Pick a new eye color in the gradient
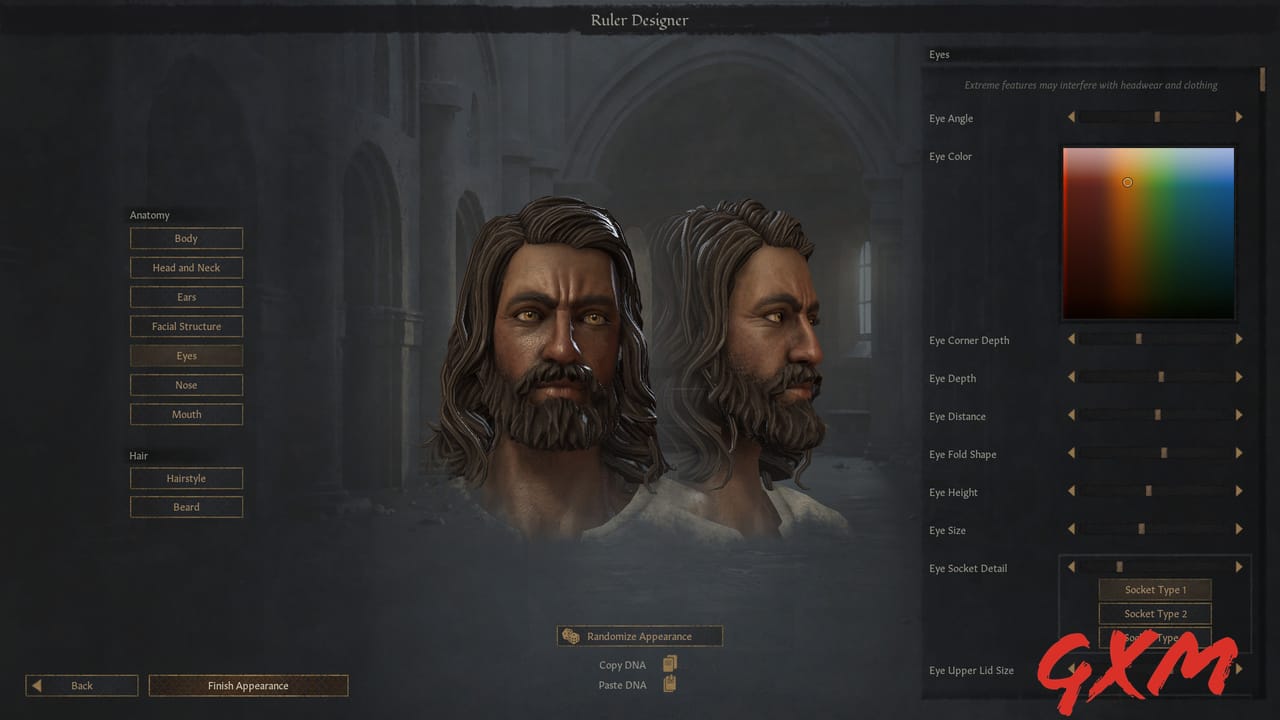Screen dimensions: 1280x720 pyautogui.click(x=1148, y=232)
